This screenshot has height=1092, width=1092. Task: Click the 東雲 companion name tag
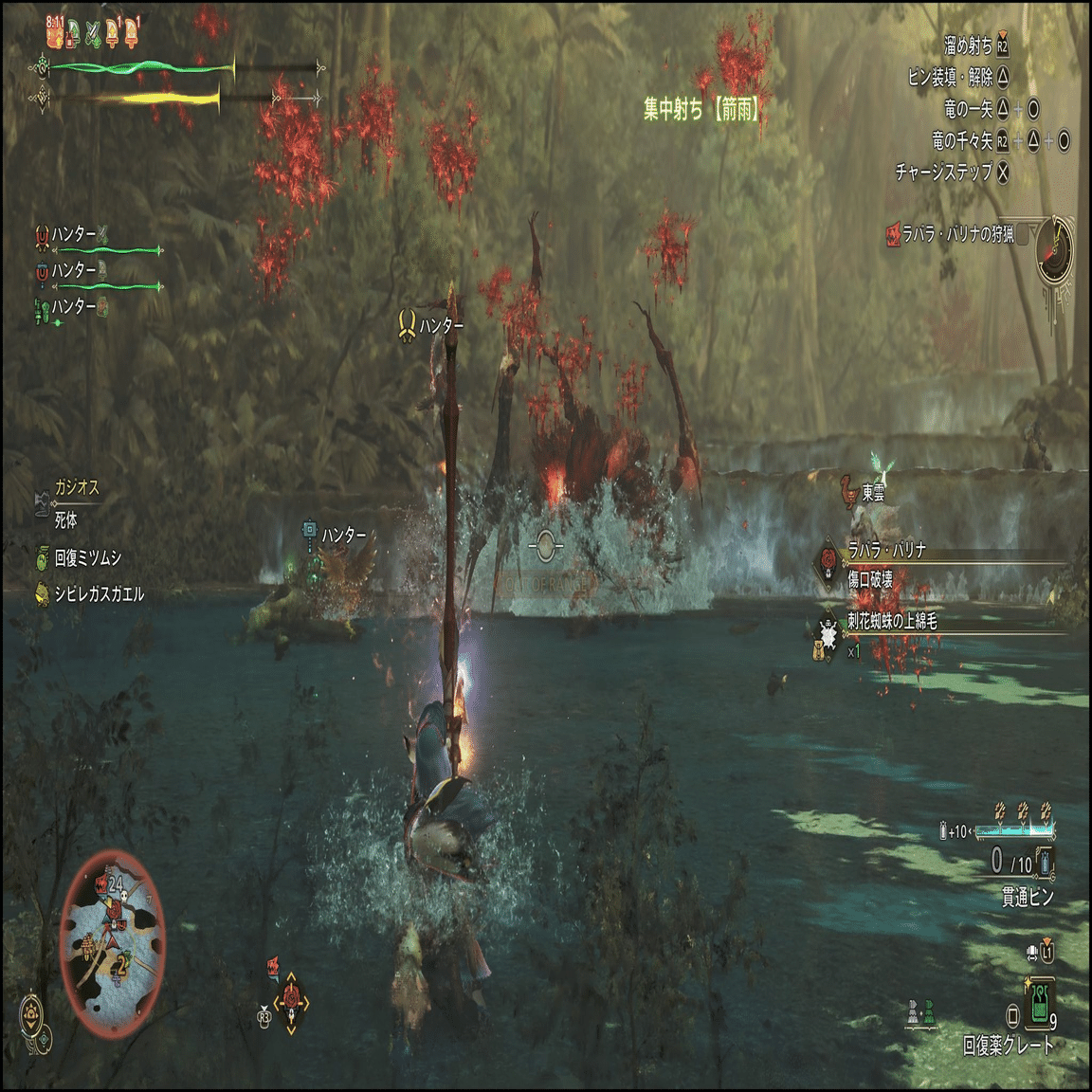[x=873, y=493]
